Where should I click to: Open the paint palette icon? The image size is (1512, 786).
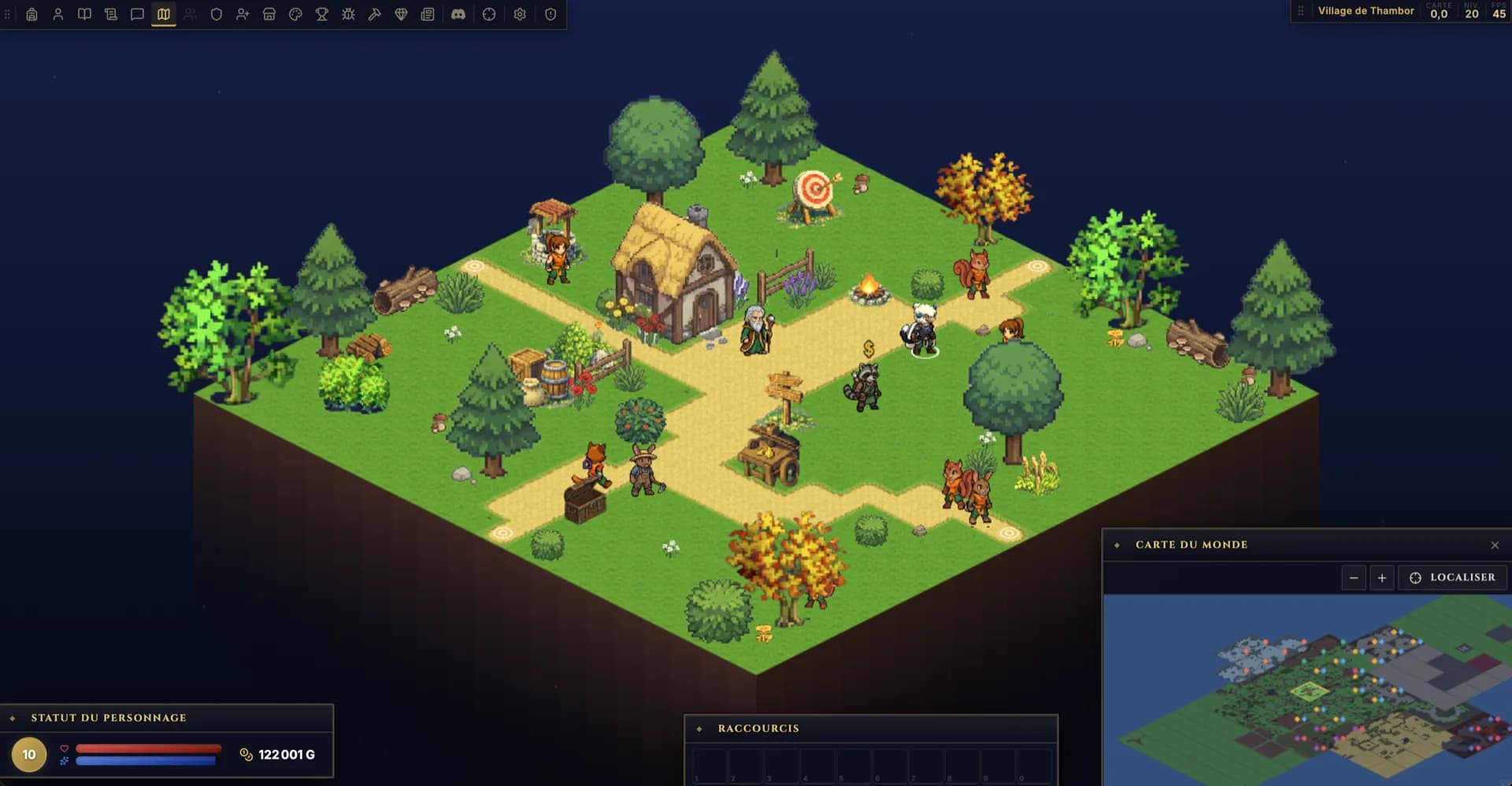(x=295, y=14)
